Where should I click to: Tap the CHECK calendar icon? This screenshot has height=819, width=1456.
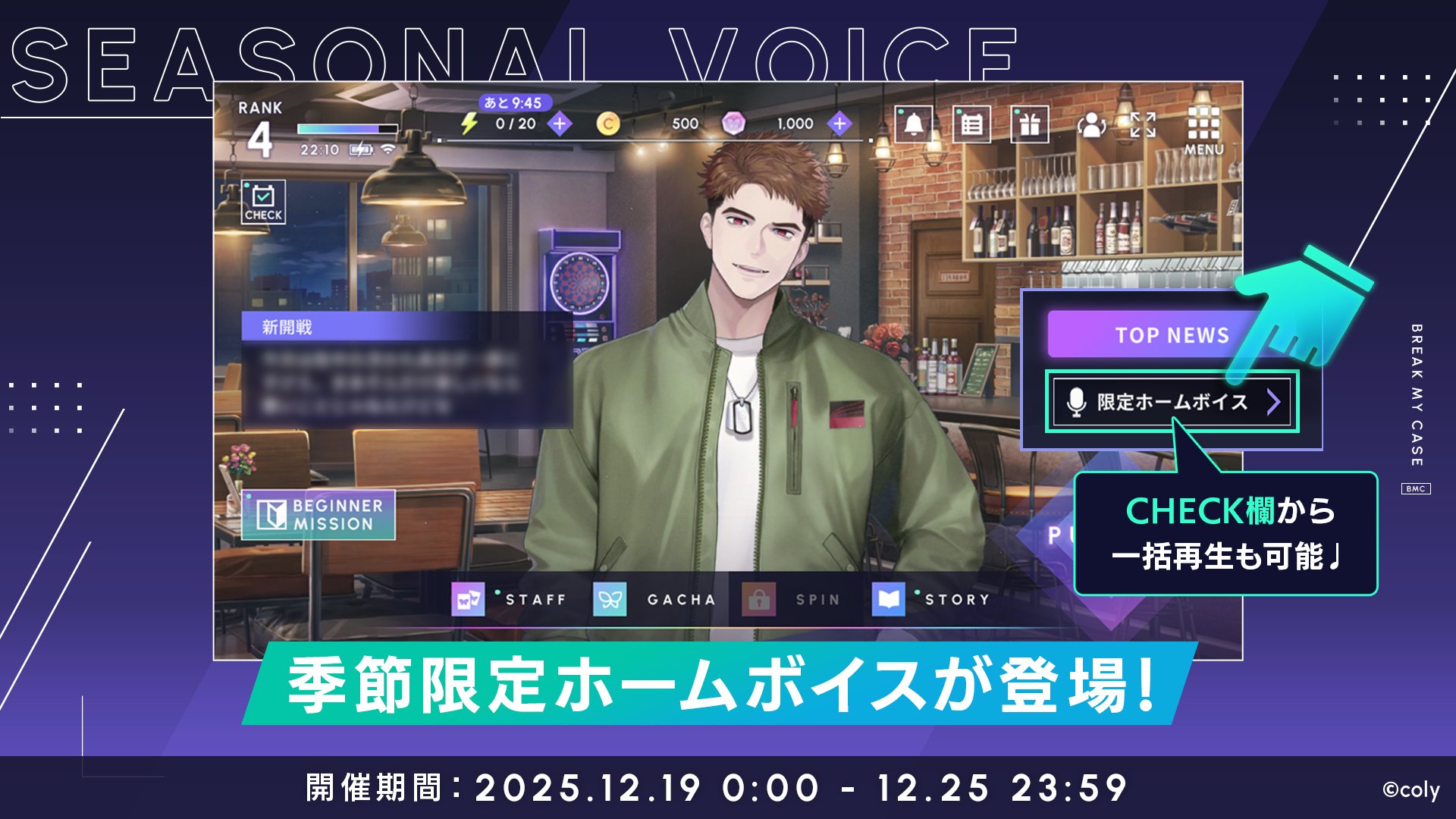tap(262, 202)
